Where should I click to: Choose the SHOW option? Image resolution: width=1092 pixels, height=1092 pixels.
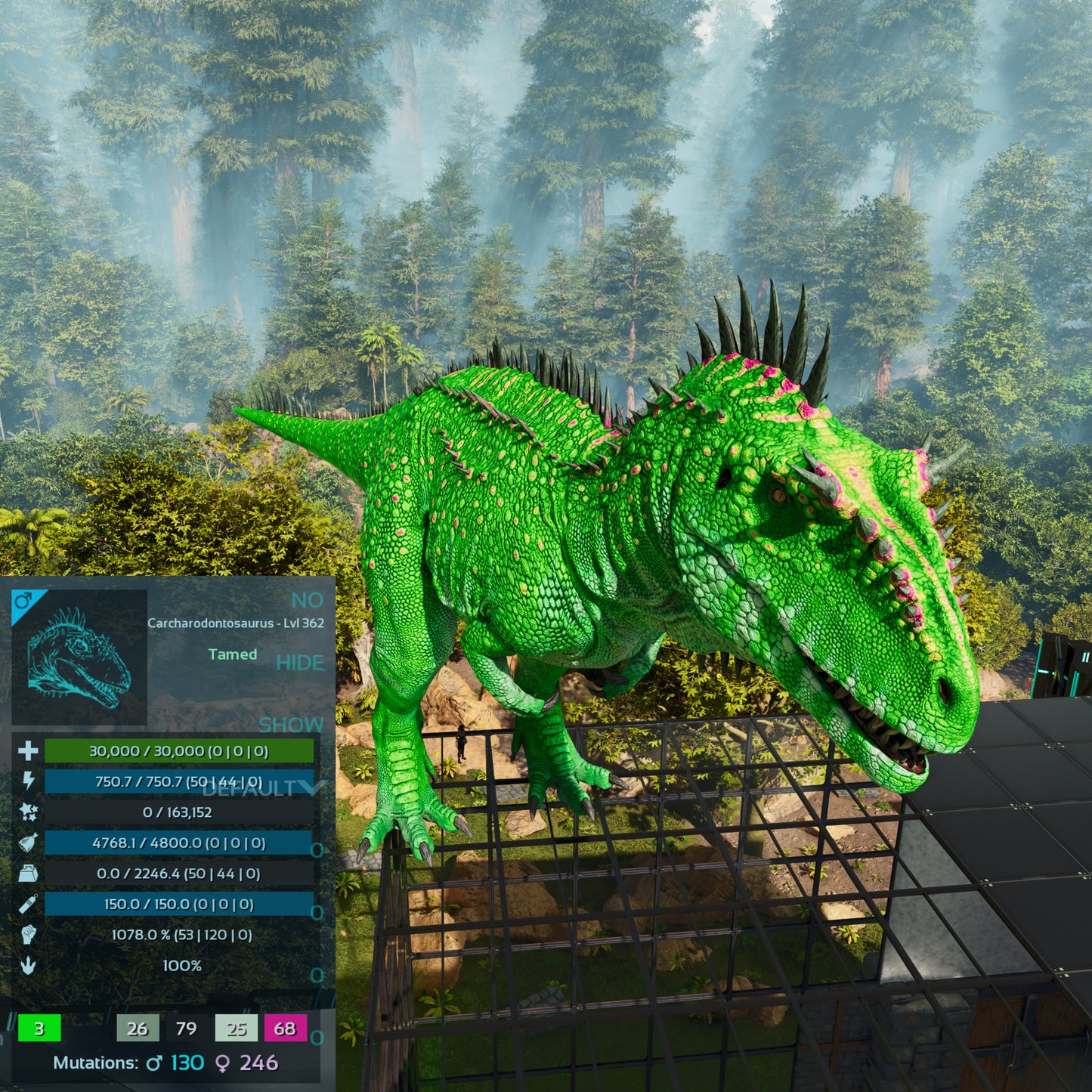(291, 725)
